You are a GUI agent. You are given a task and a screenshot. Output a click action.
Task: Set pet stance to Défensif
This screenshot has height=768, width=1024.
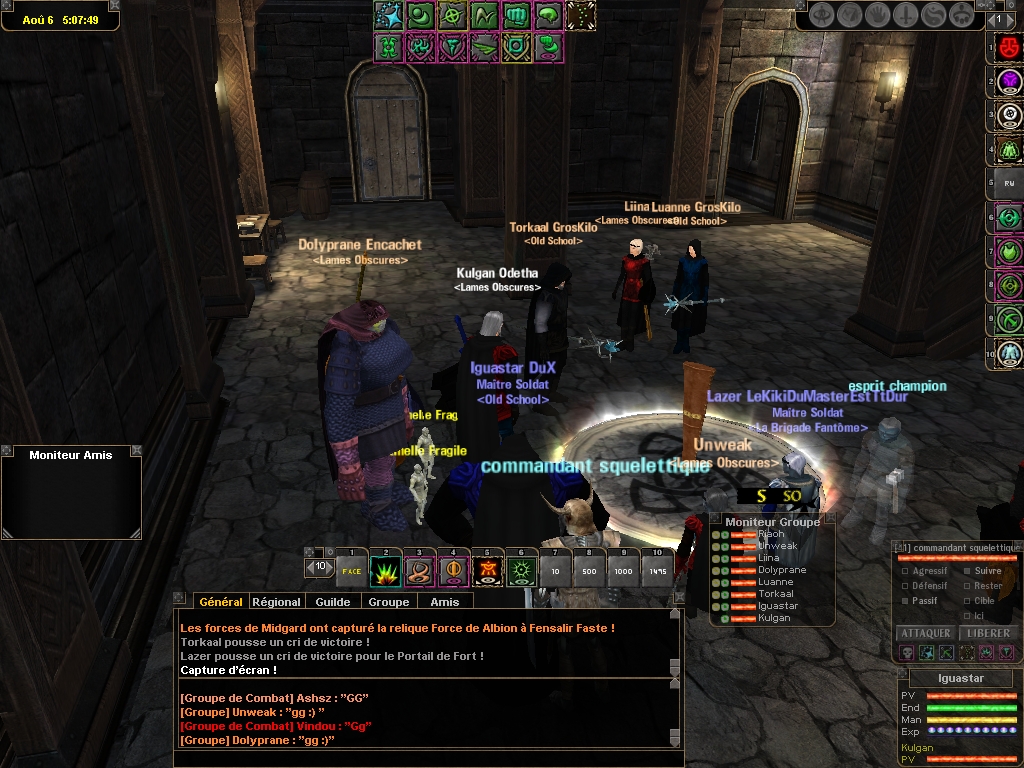[x=906, y=586]
